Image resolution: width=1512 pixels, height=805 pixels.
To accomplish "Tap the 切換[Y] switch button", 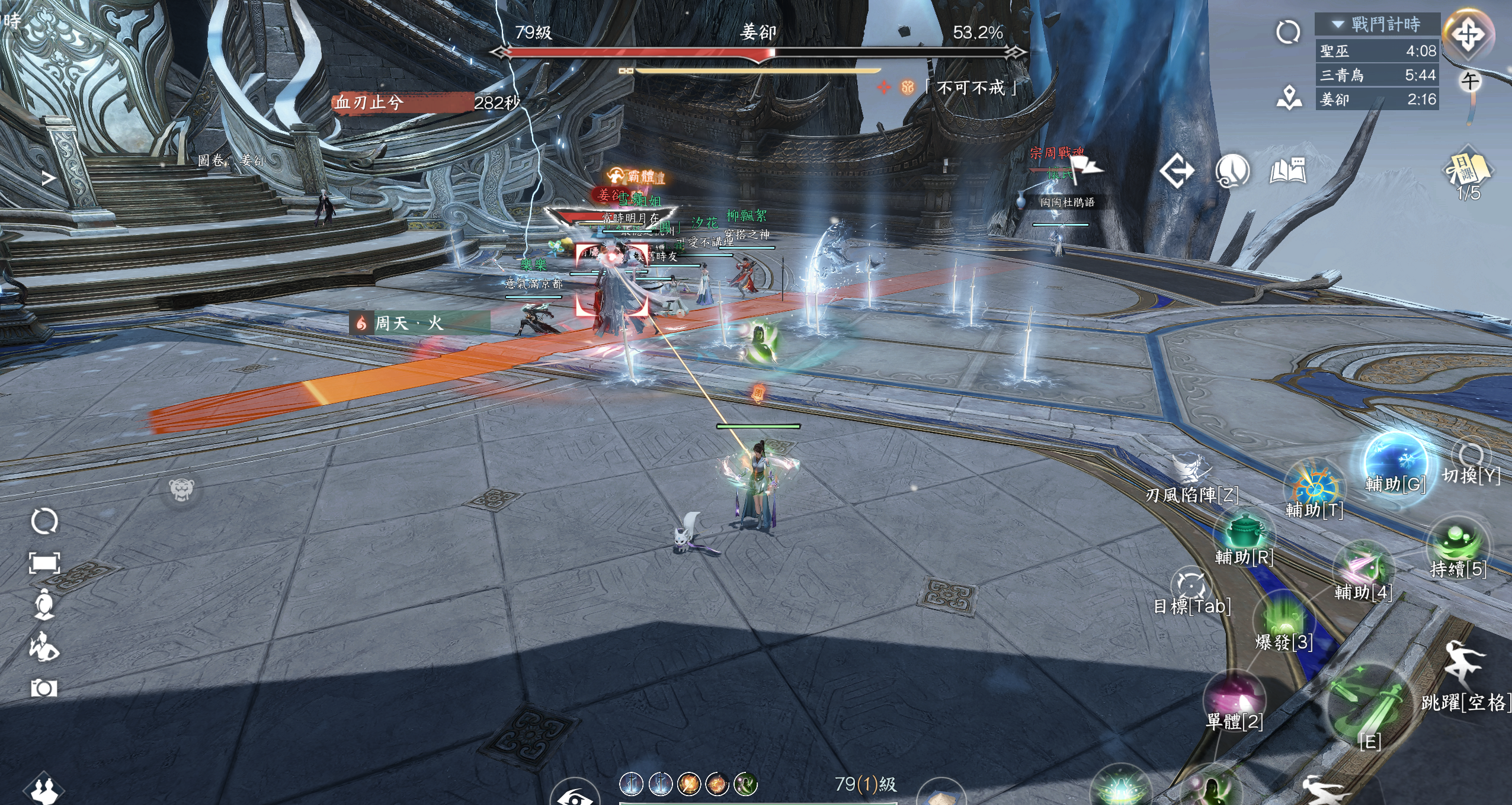I will (1471, 456).
